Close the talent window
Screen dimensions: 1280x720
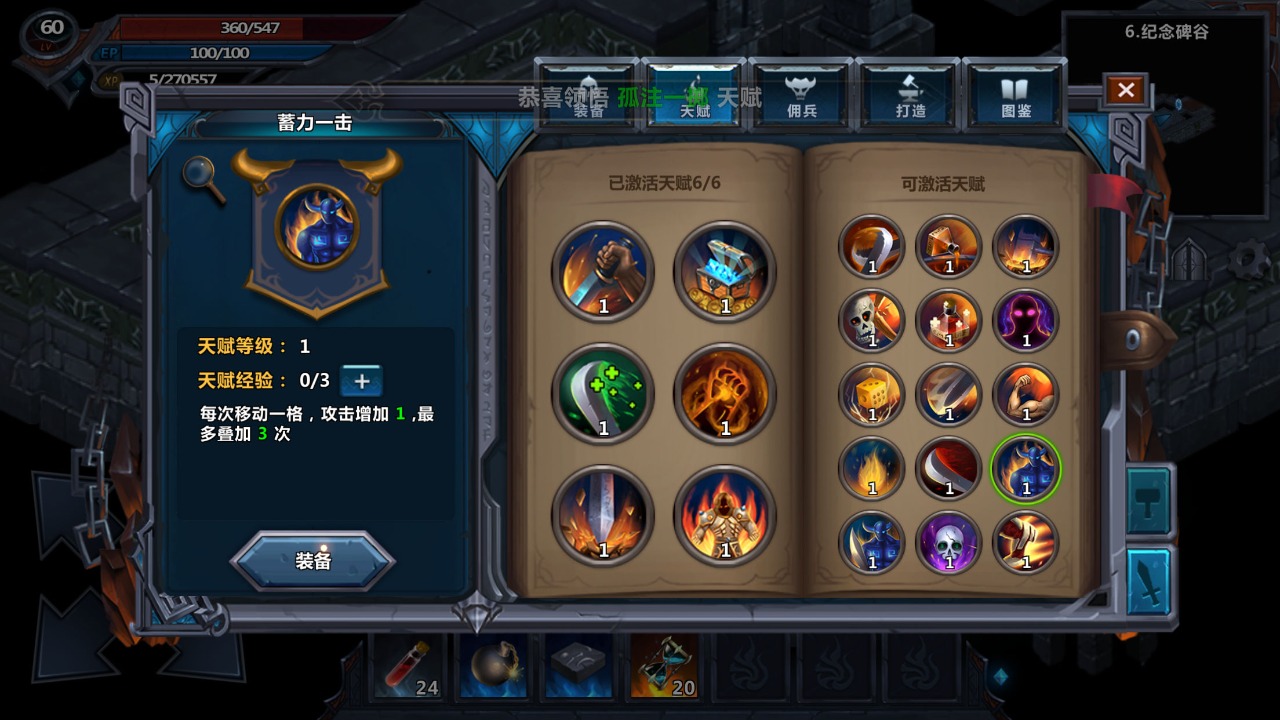[1125, 91]
